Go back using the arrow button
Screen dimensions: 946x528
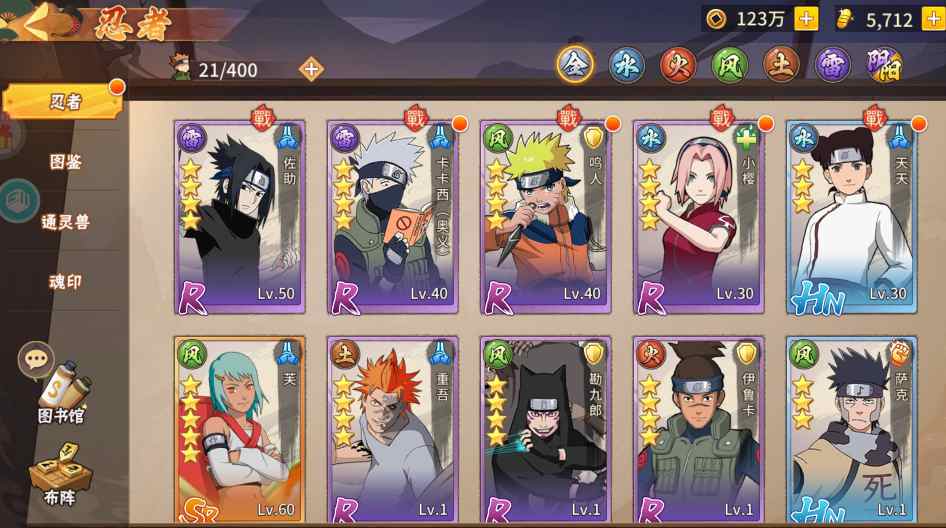coord(40,22)
